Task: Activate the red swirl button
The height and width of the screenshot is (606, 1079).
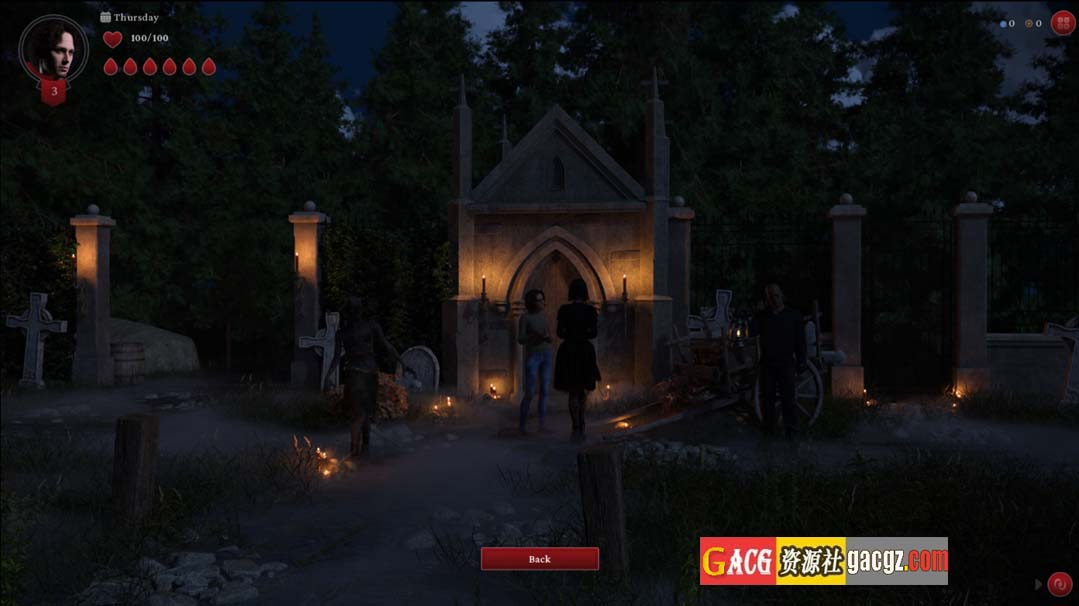Action: pos(1059,584)
